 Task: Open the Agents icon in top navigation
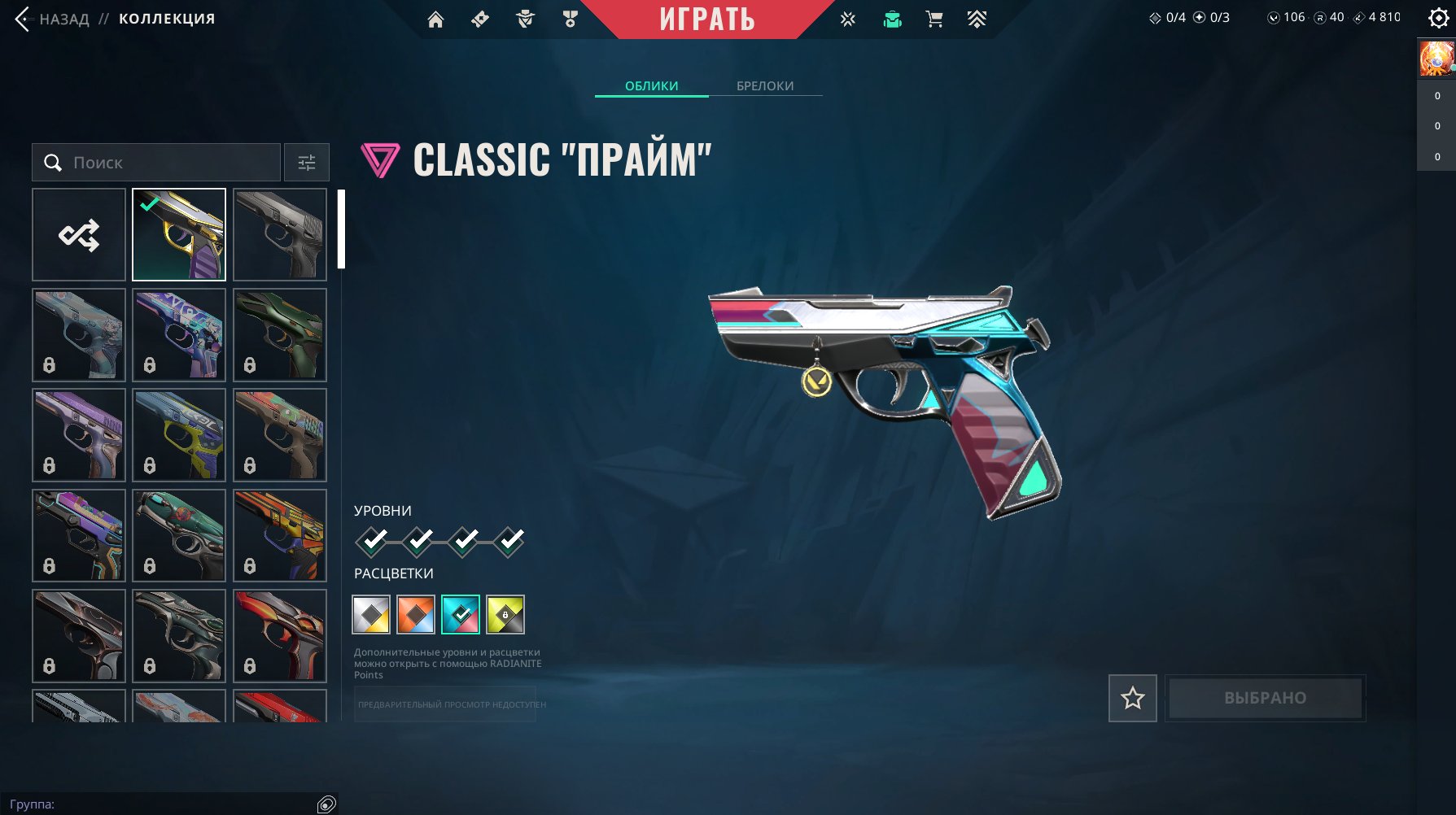click(x=526, y=19)
